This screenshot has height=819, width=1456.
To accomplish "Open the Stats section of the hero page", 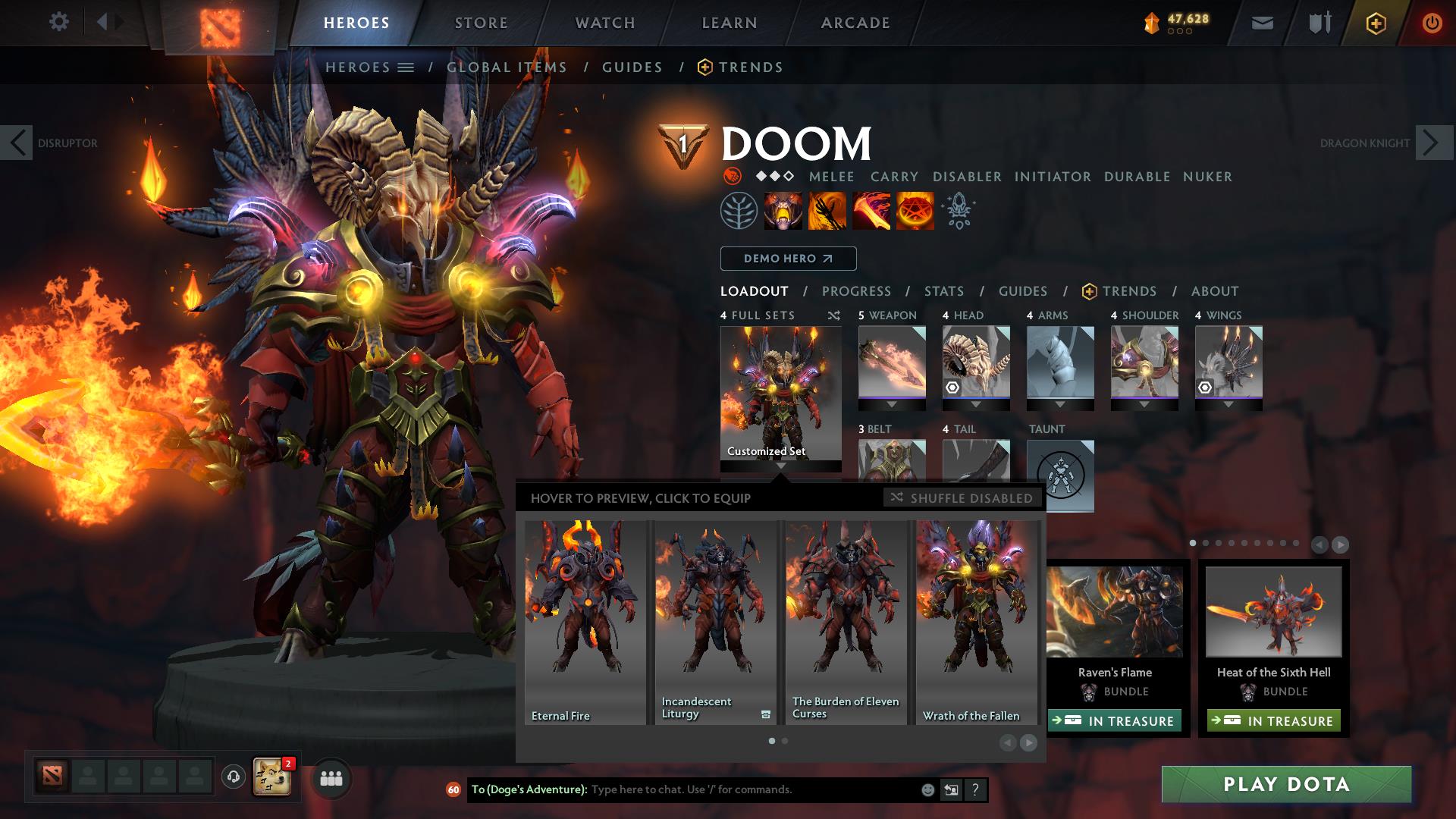I will (943, 291).
